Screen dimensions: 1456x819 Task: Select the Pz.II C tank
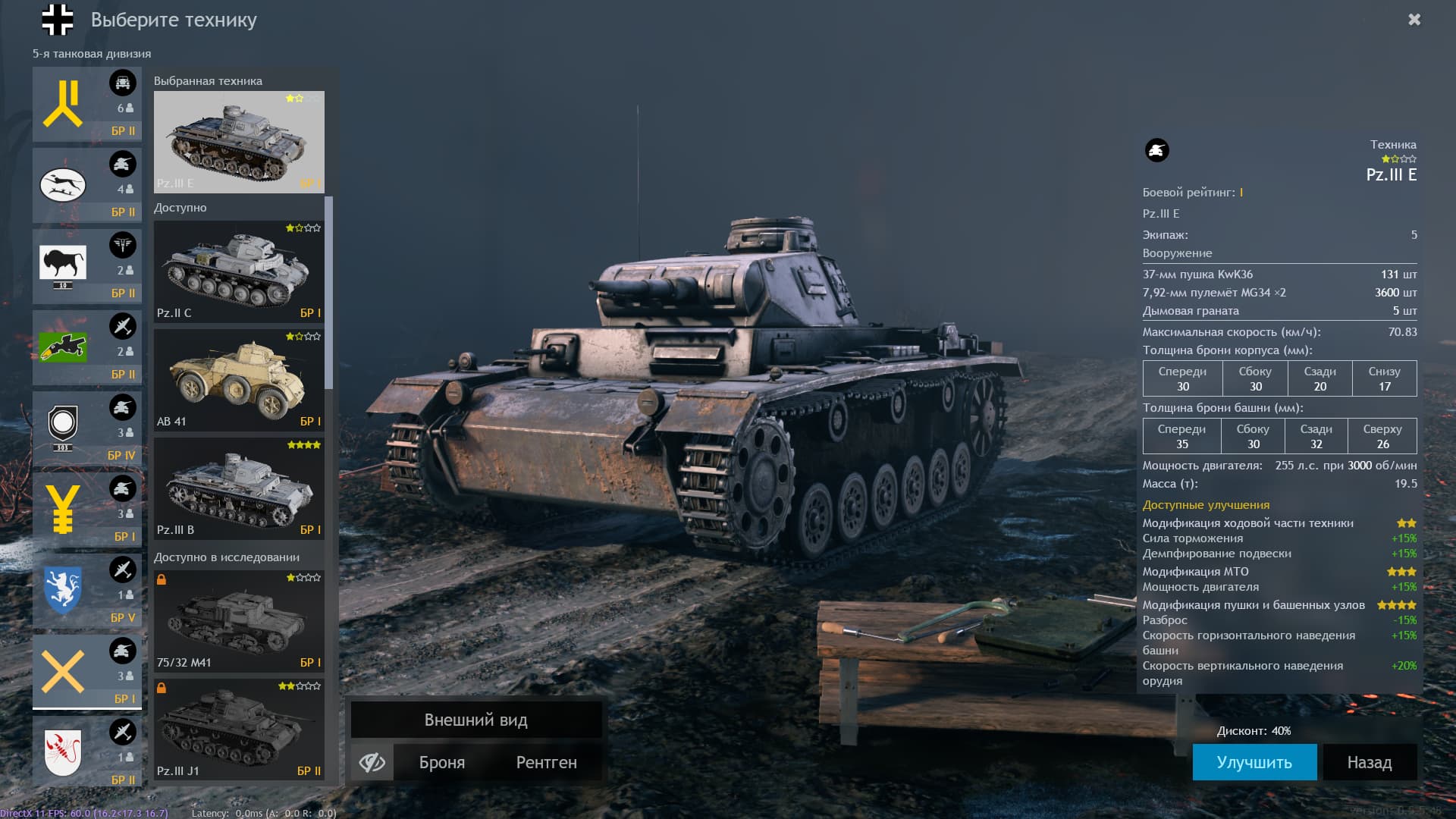239,271
